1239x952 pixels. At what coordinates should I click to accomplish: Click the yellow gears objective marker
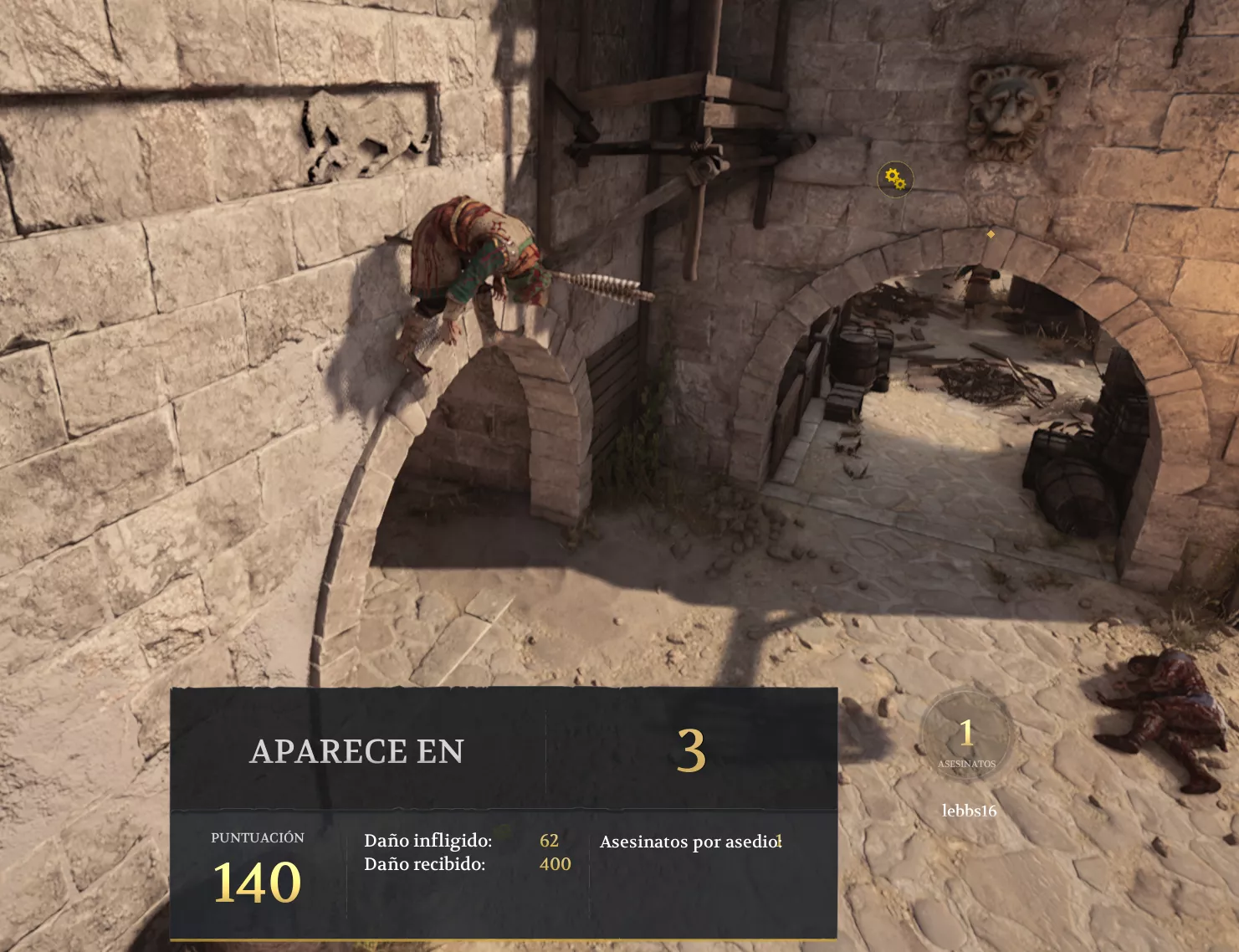(894, 179)
